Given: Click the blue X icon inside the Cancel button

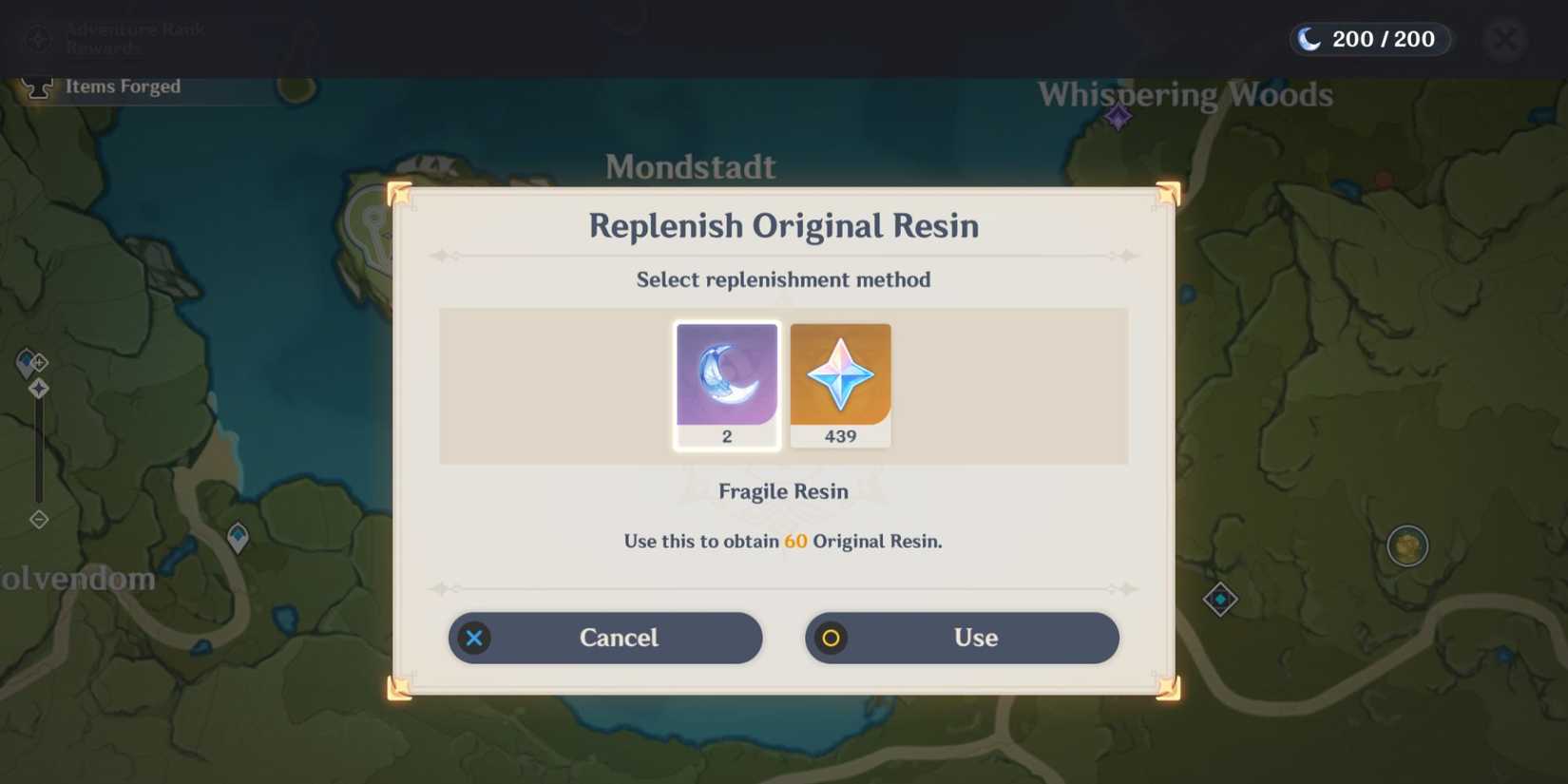Looking at the screenshot, I should pyautogui.click(x=475, y=638).
